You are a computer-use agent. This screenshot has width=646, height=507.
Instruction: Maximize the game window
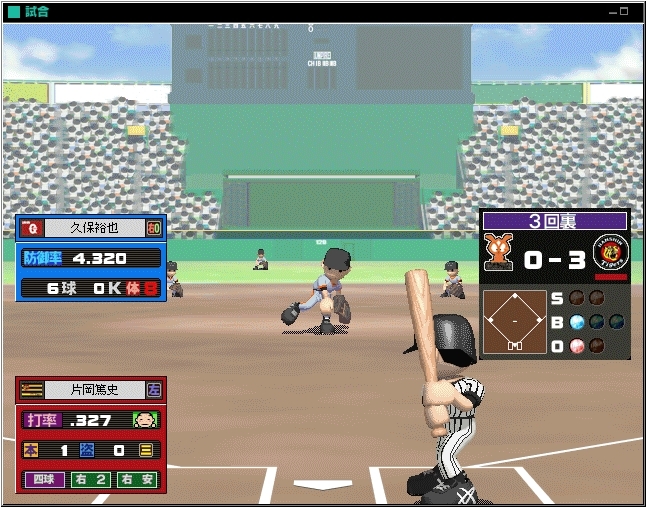click(x=625, y=12)
